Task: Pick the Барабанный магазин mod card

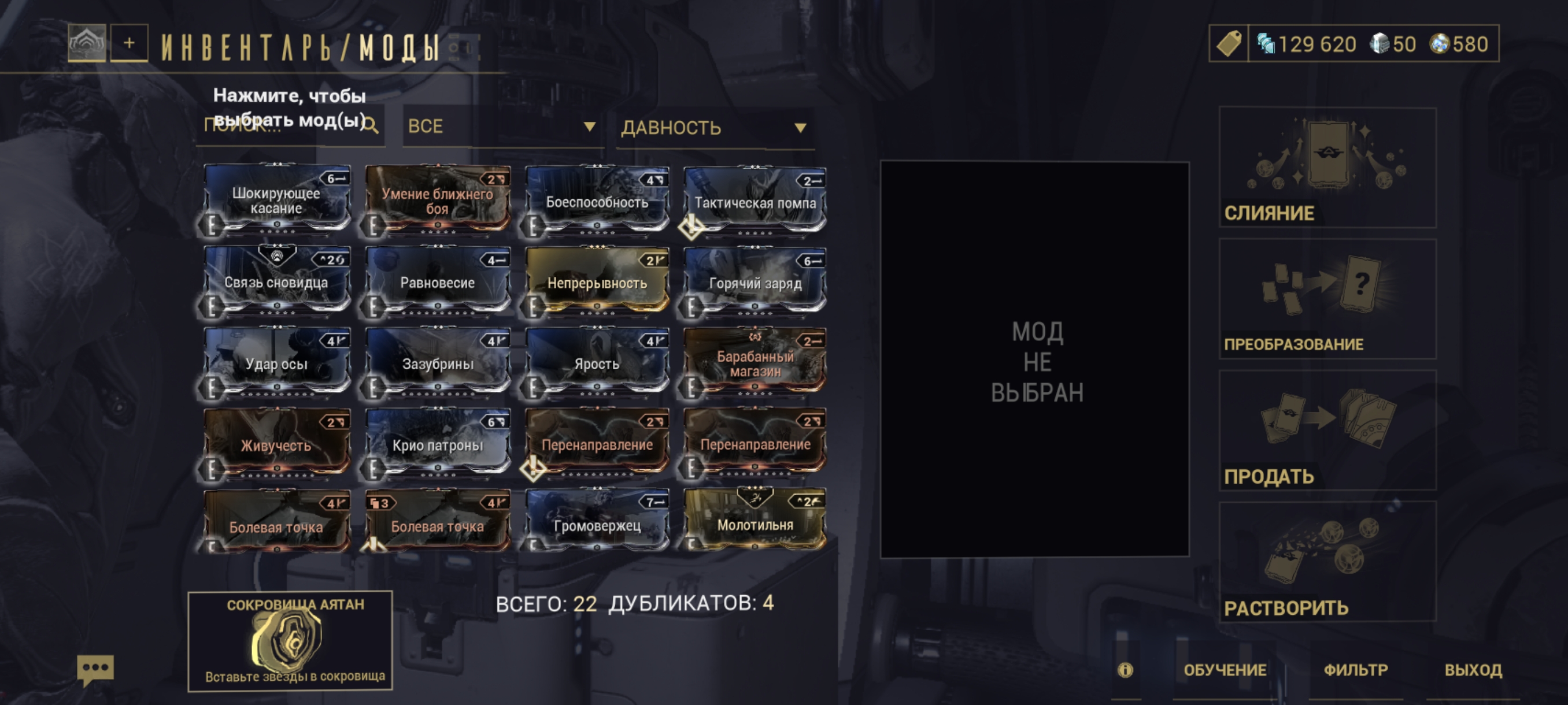Action: [x=755, y=362]
